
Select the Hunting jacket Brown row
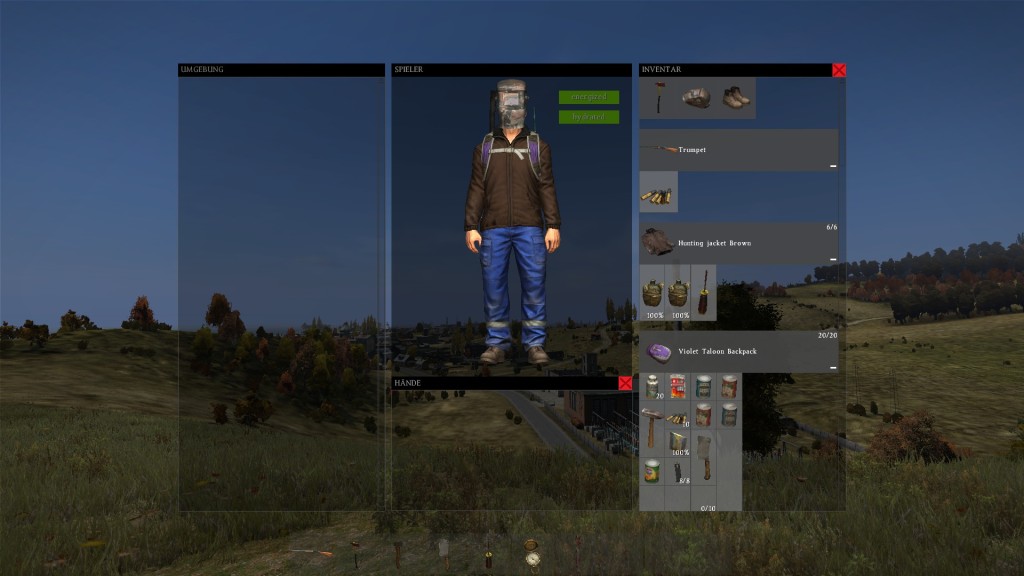pyautogui.click(x=738, y=243)
